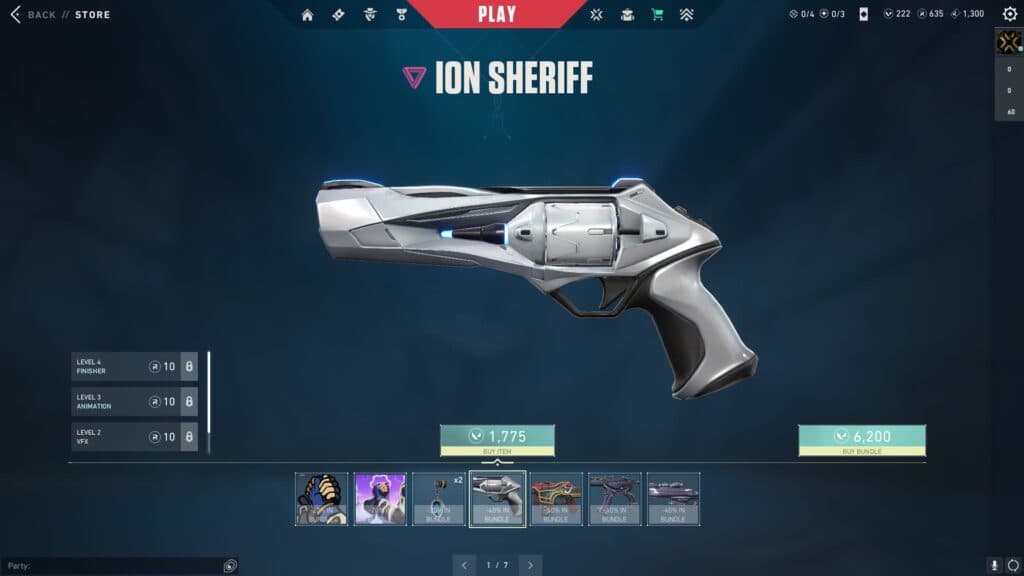Buy the Ion Sheriff for 1,775
Viewport: 1024px width, 576px height.
pyautogui.click(x=497, y=437)
